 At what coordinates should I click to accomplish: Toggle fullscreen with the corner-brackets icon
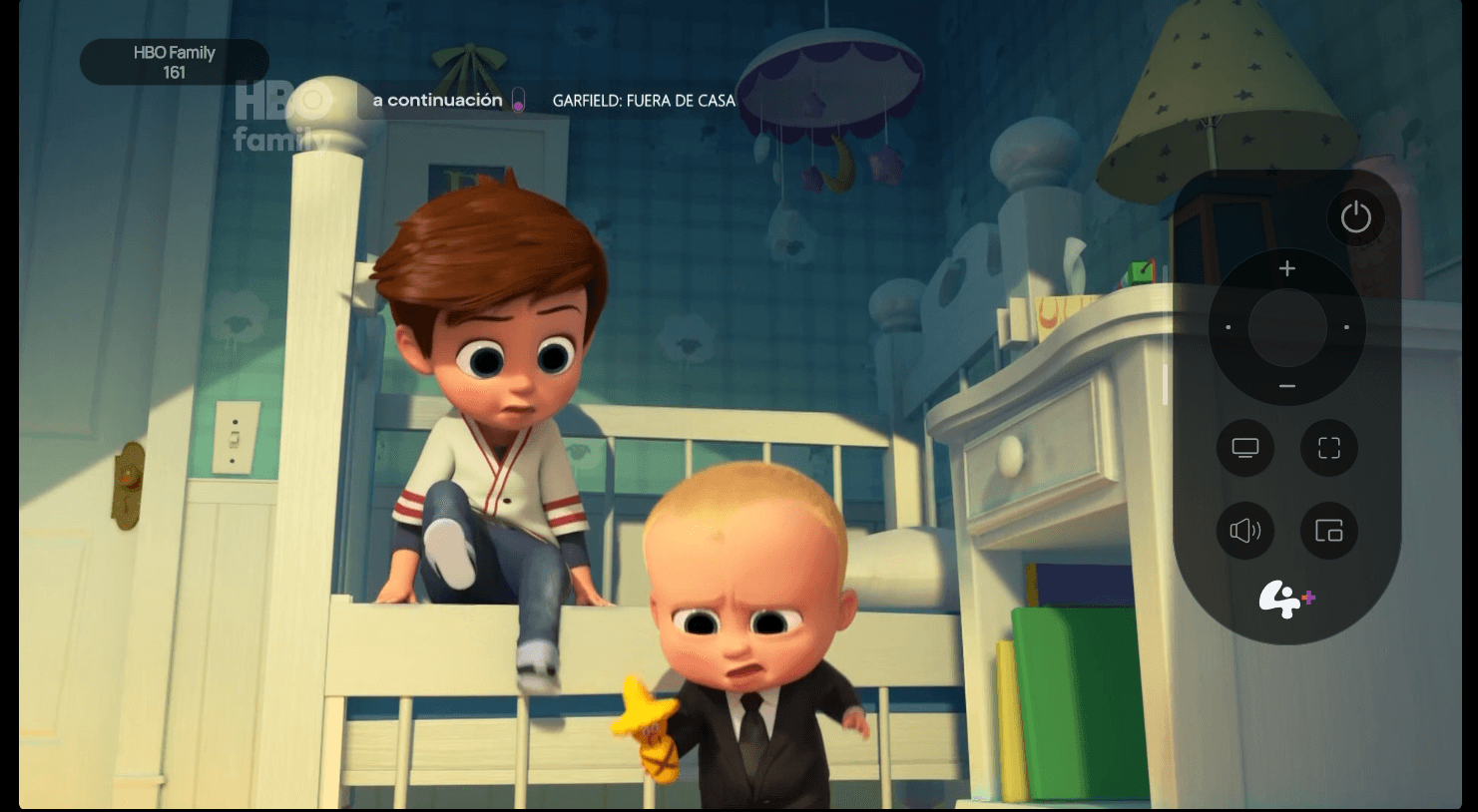pyautogui.click(x=1329, y=448)
